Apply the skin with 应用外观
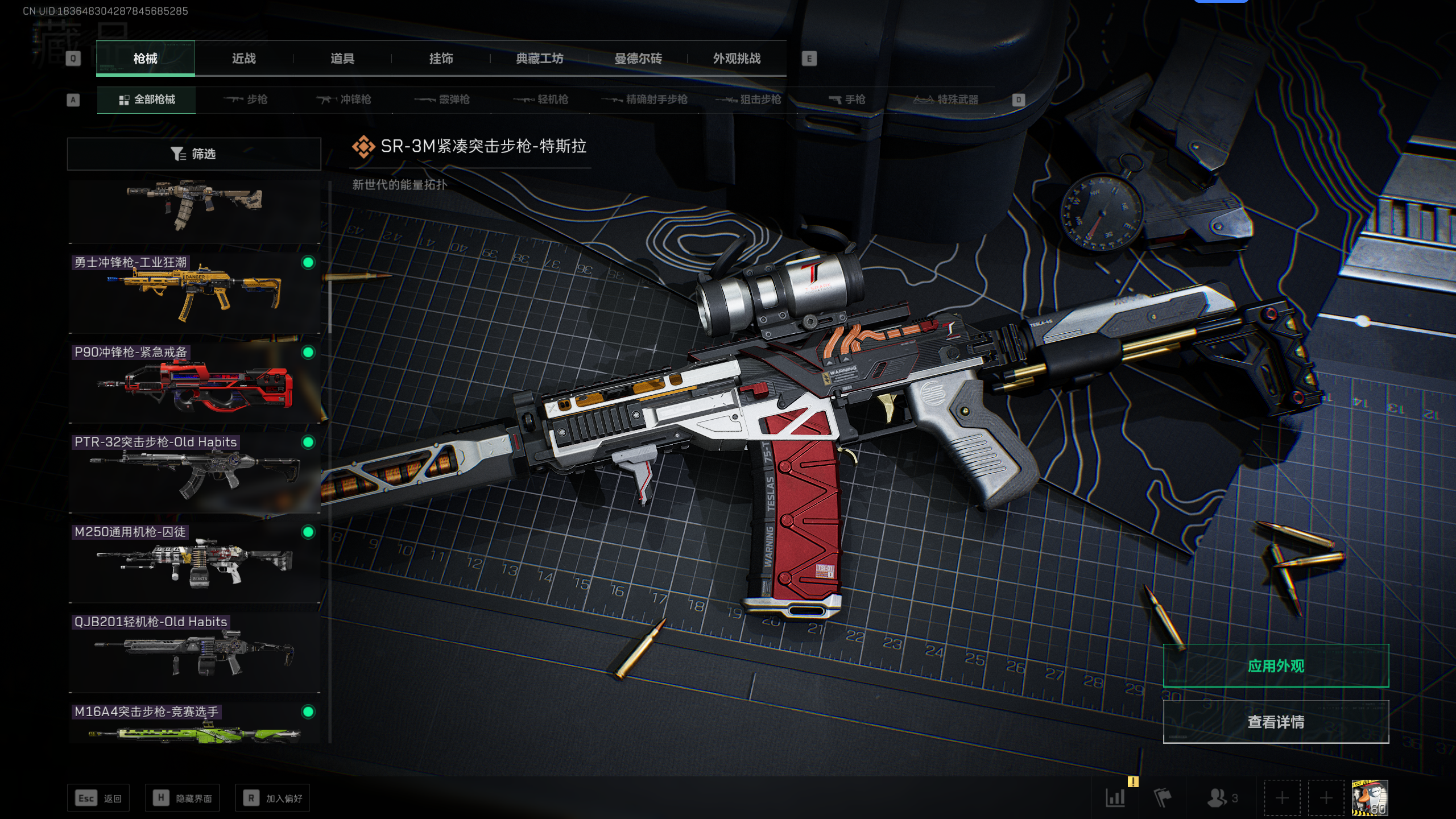Screen dimensions: 1456x819 coord(1276,666)
